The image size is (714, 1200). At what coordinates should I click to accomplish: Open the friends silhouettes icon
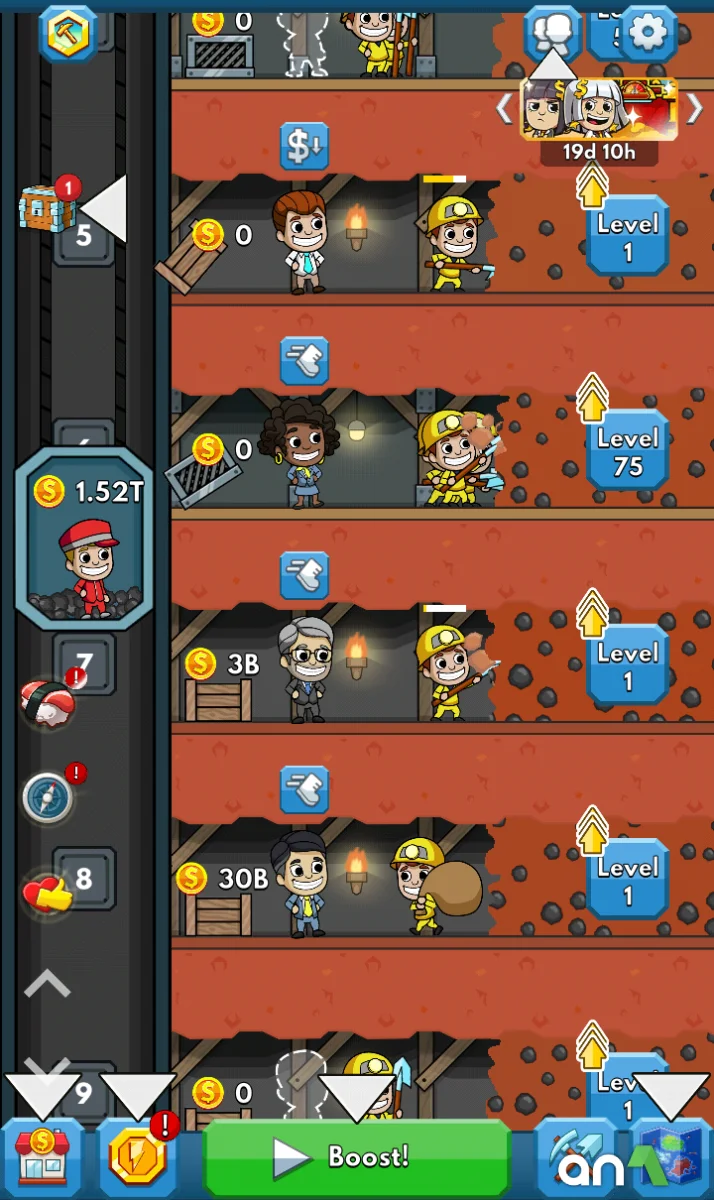click(552, 32)
